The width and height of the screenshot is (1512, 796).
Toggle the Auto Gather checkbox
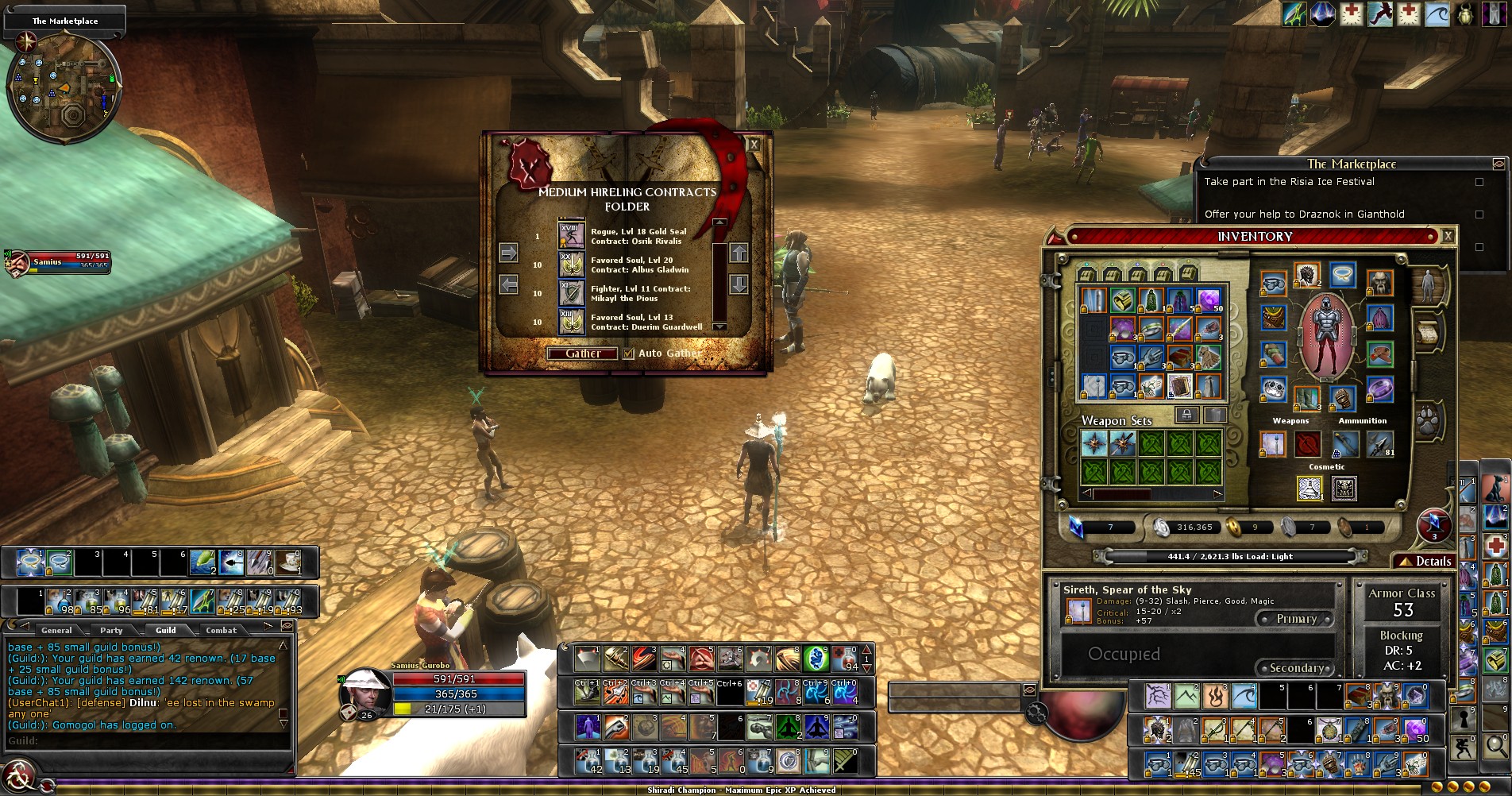pyautogui.click(x=629, y=354)
